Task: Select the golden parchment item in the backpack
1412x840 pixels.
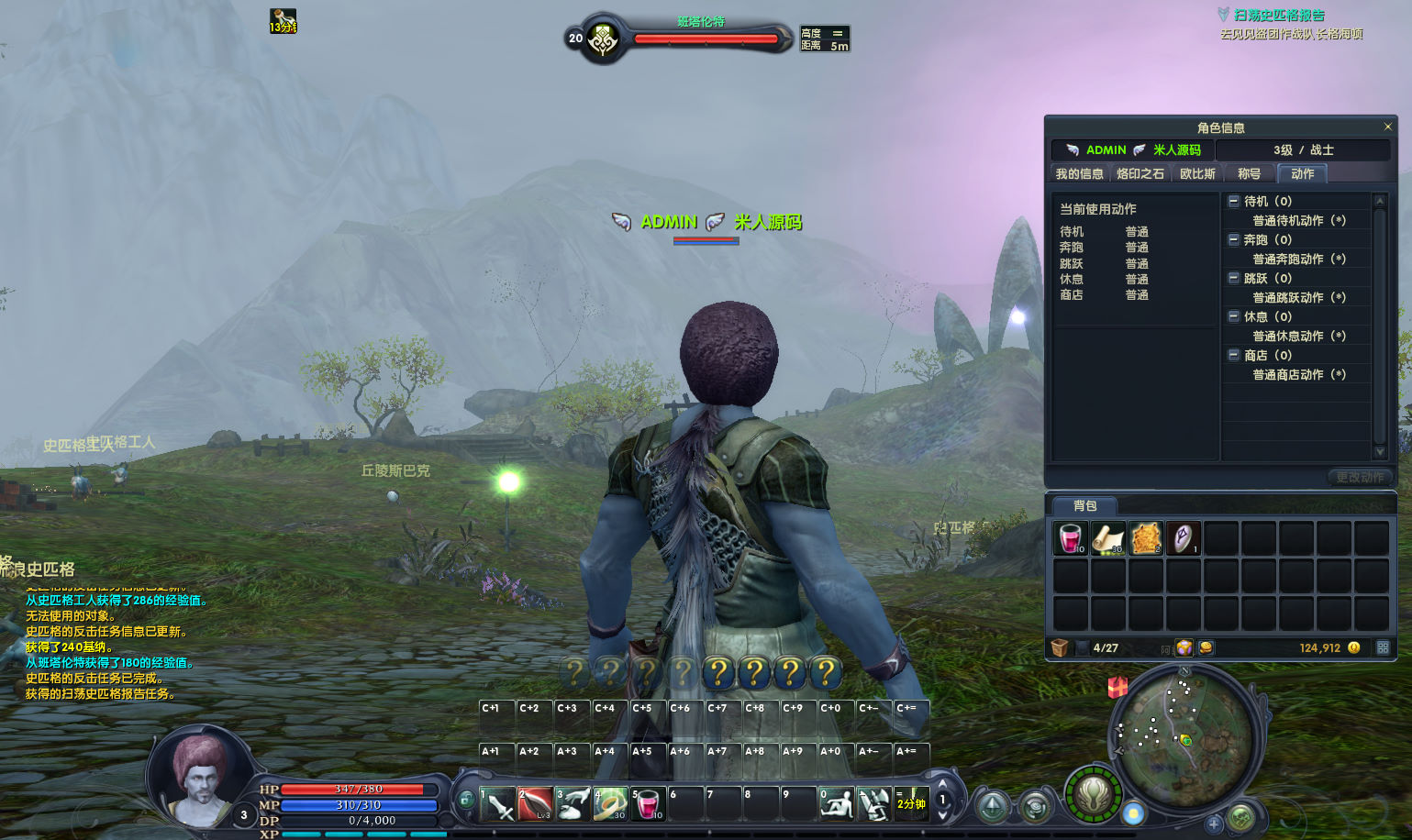Action: pos(1145,538)
